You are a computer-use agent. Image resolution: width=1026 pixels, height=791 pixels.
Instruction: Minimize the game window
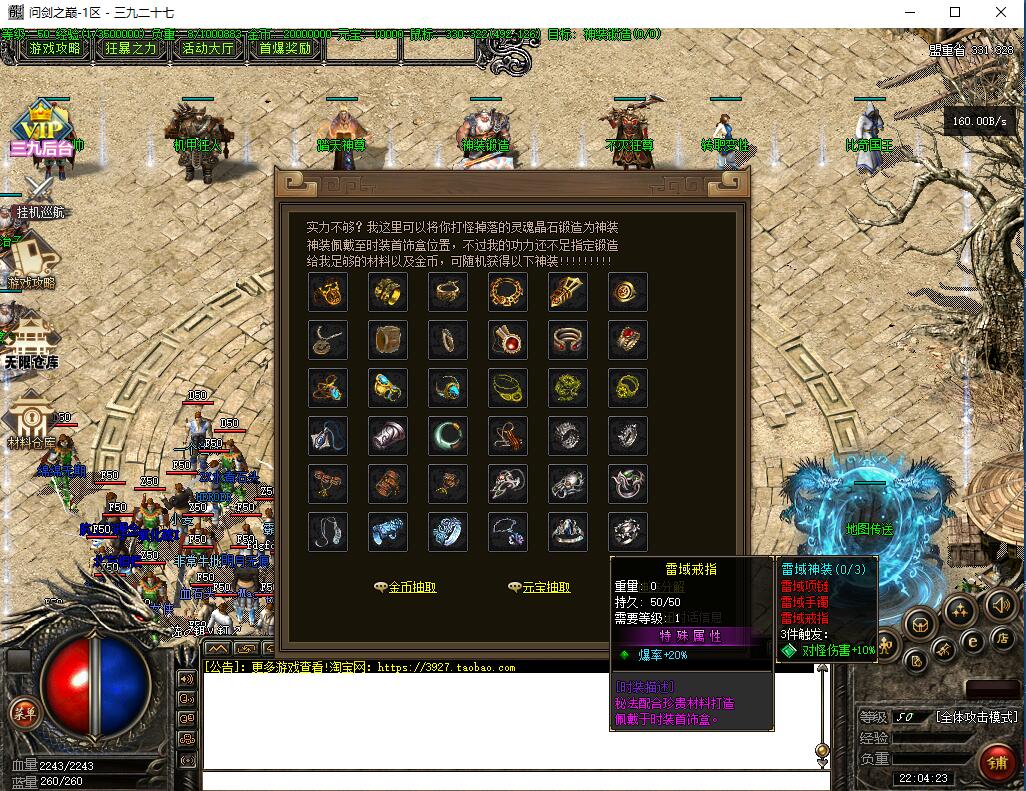[x=909, y=12]
